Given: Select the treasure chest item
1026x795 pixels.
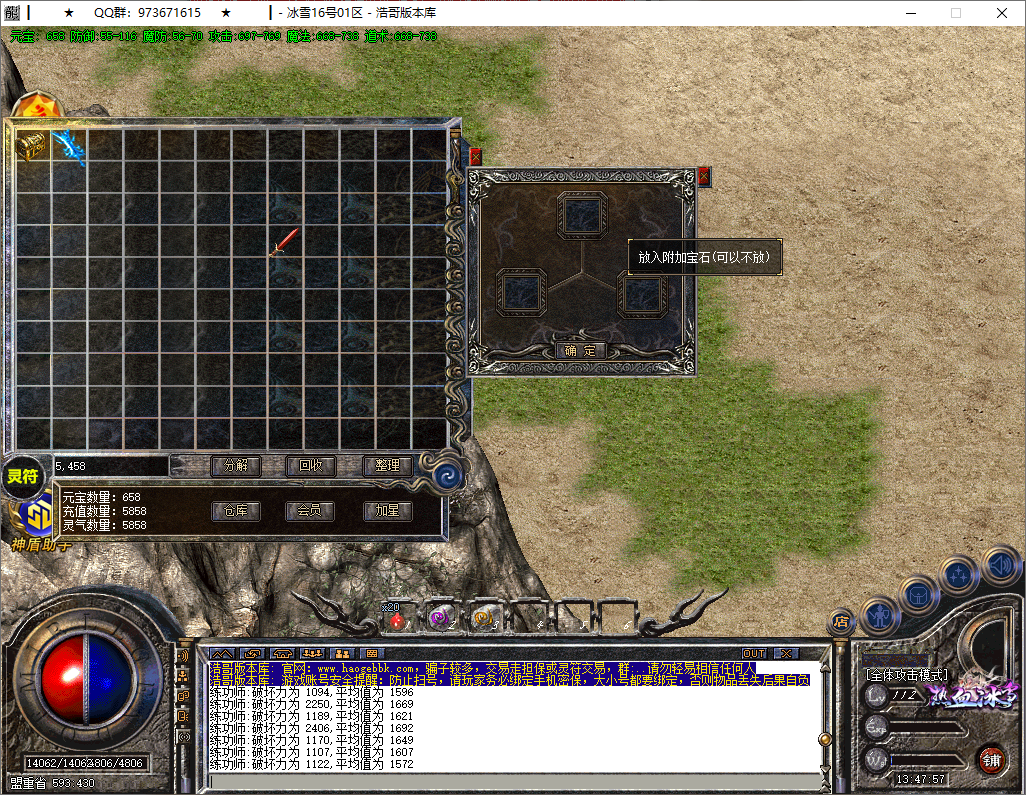Looking at the screenshot, I should point(32,145).
